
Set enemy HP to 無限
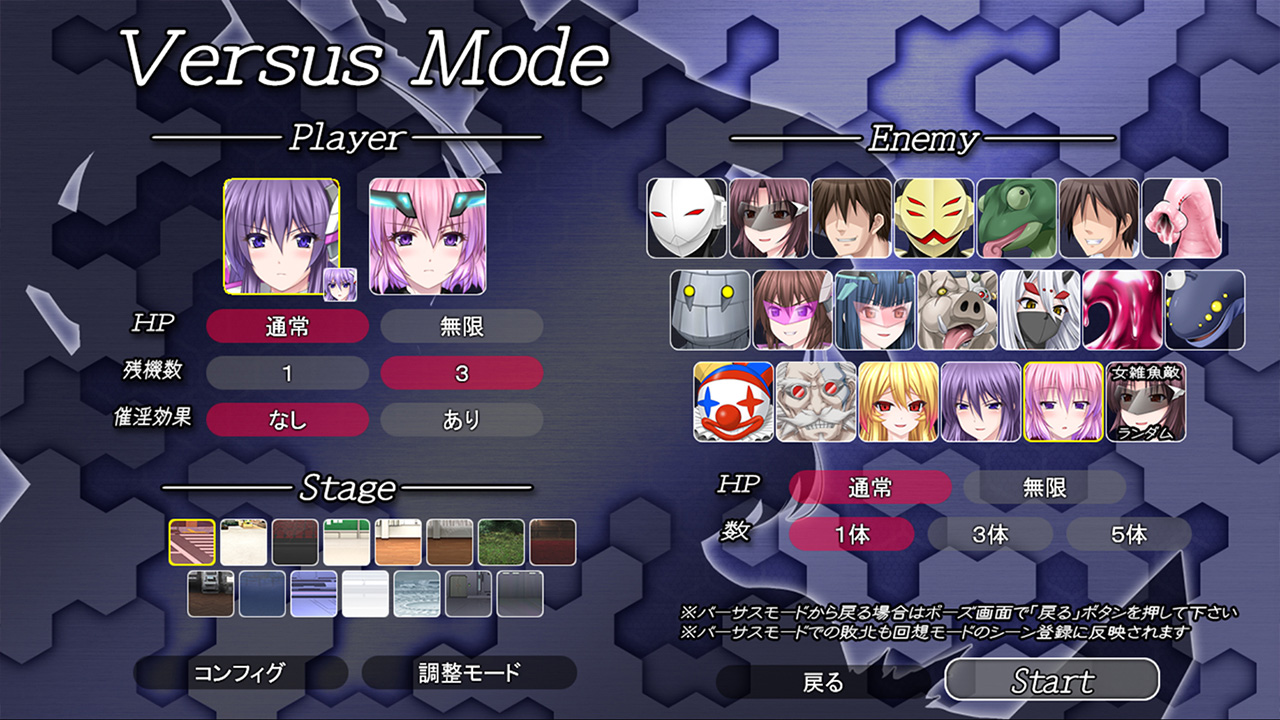point(1044,488)
